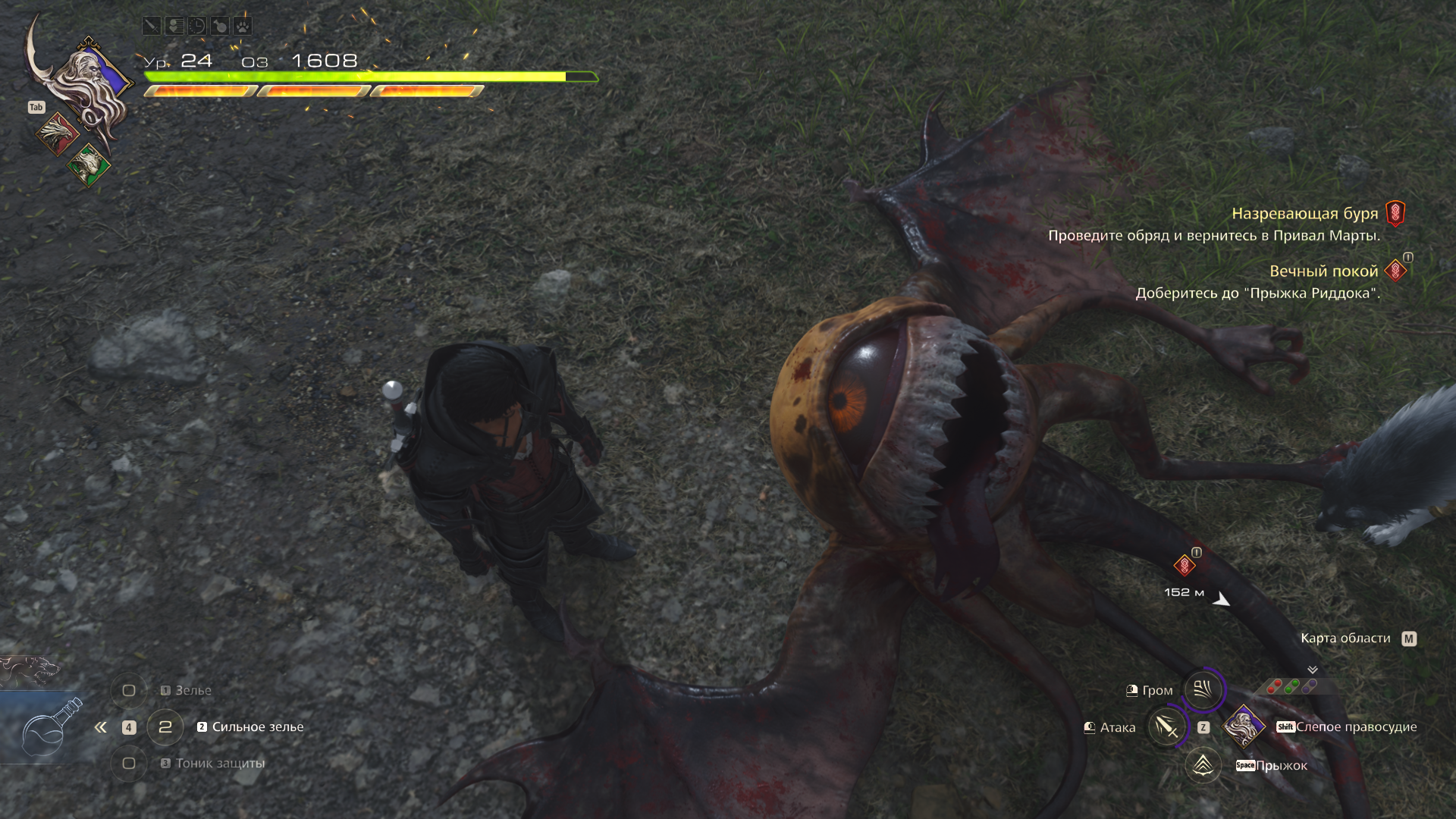Activate the Гром magic ability icon
Image resolution: width=1456 pixels, height=819 pixels.
click(1203, 689)
